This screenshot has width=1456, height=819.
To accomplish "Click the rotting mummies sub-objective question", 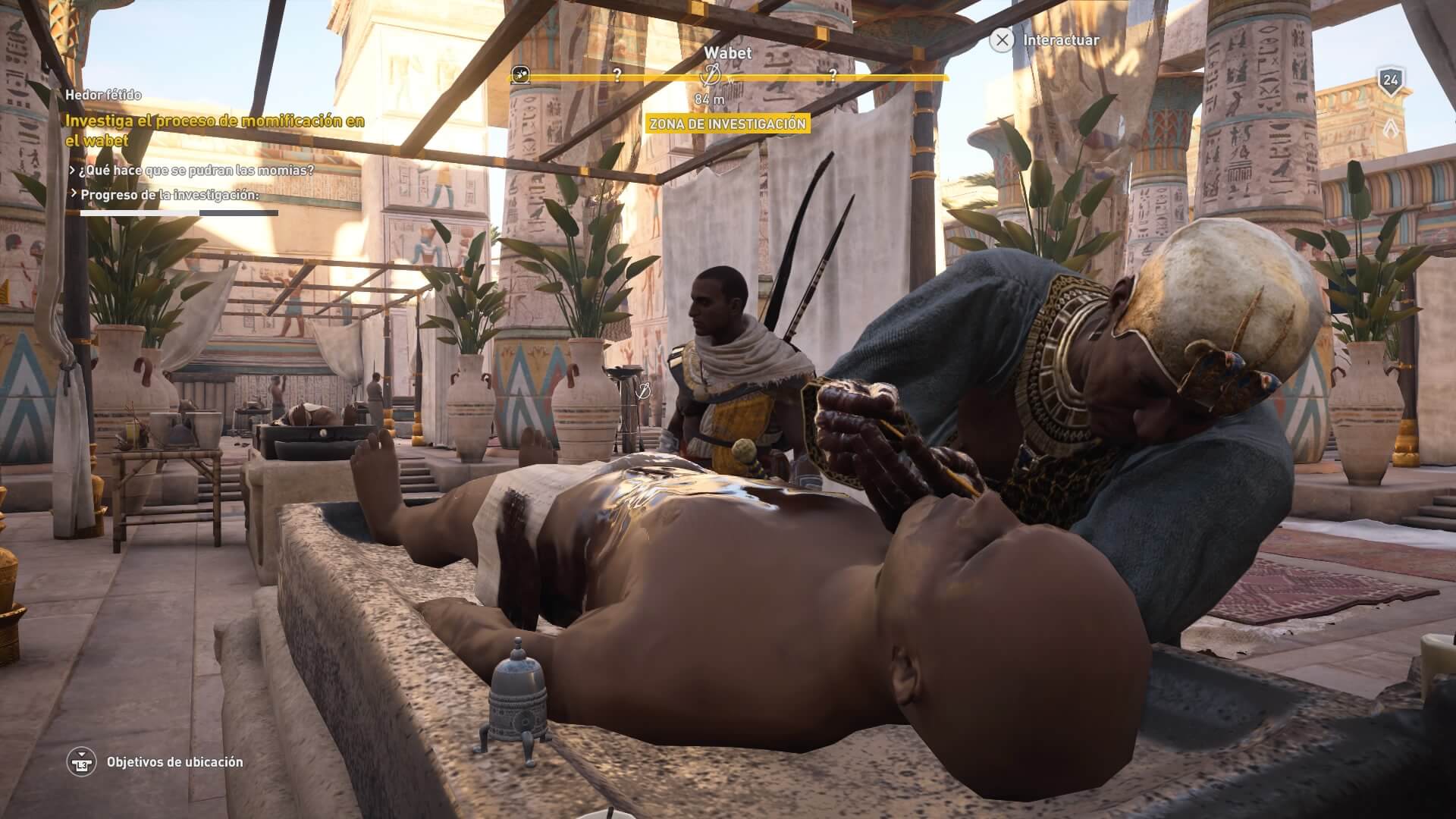I will pyautogui.click(x=196, y=170).
